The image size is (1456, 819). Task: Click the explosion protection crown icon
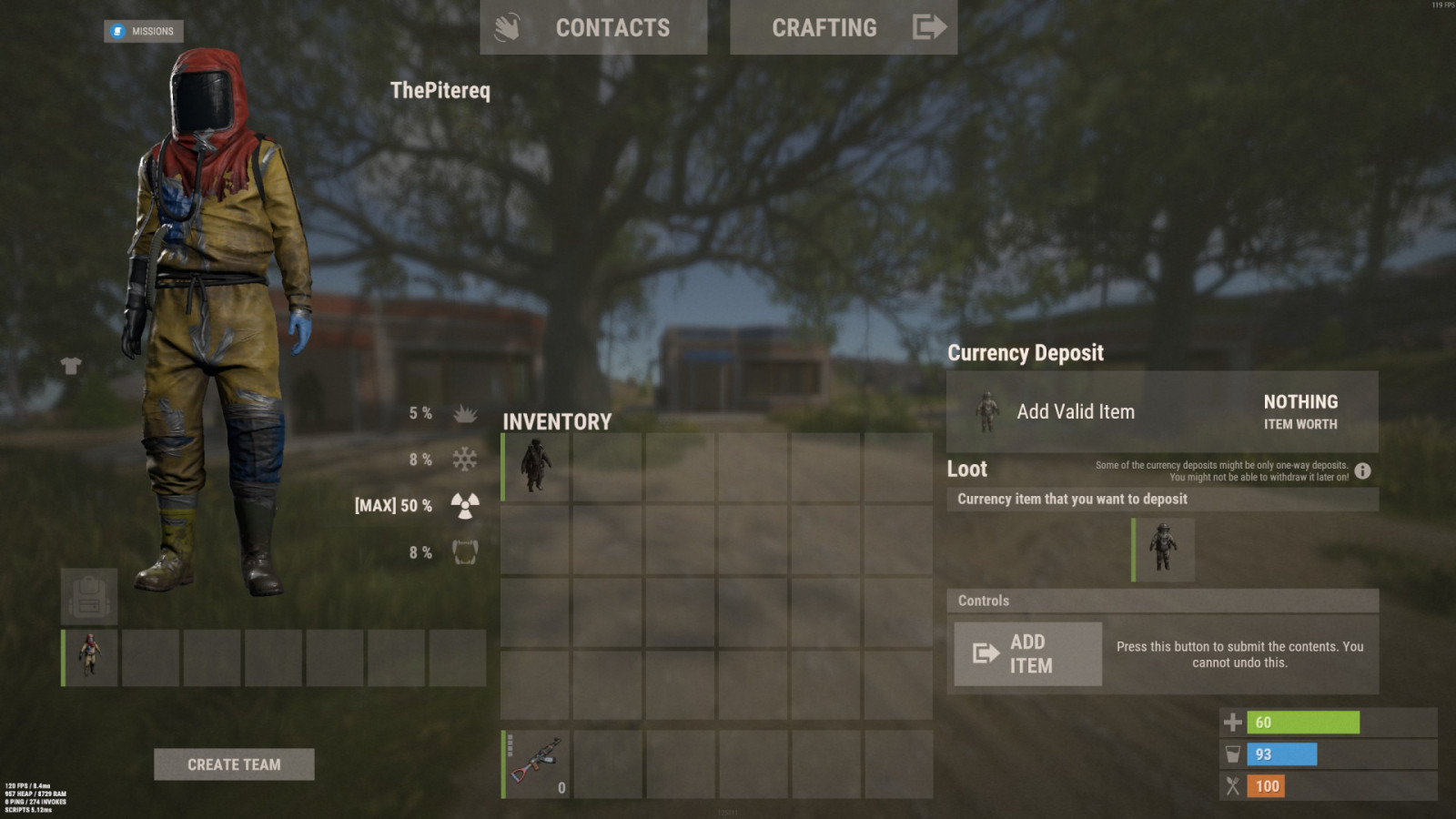click(x=463, y=414)
